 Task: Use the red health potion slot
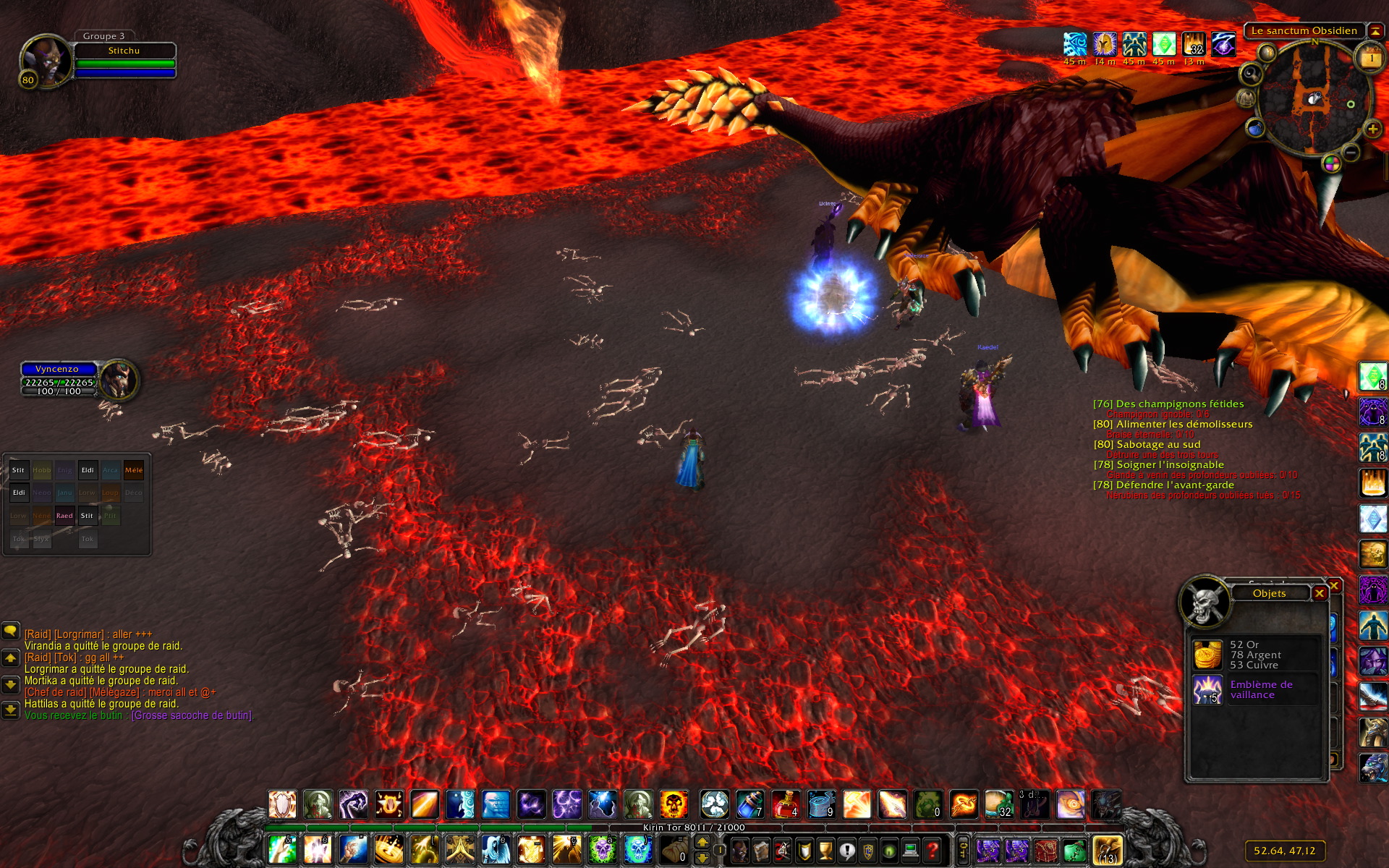[786, 804]
